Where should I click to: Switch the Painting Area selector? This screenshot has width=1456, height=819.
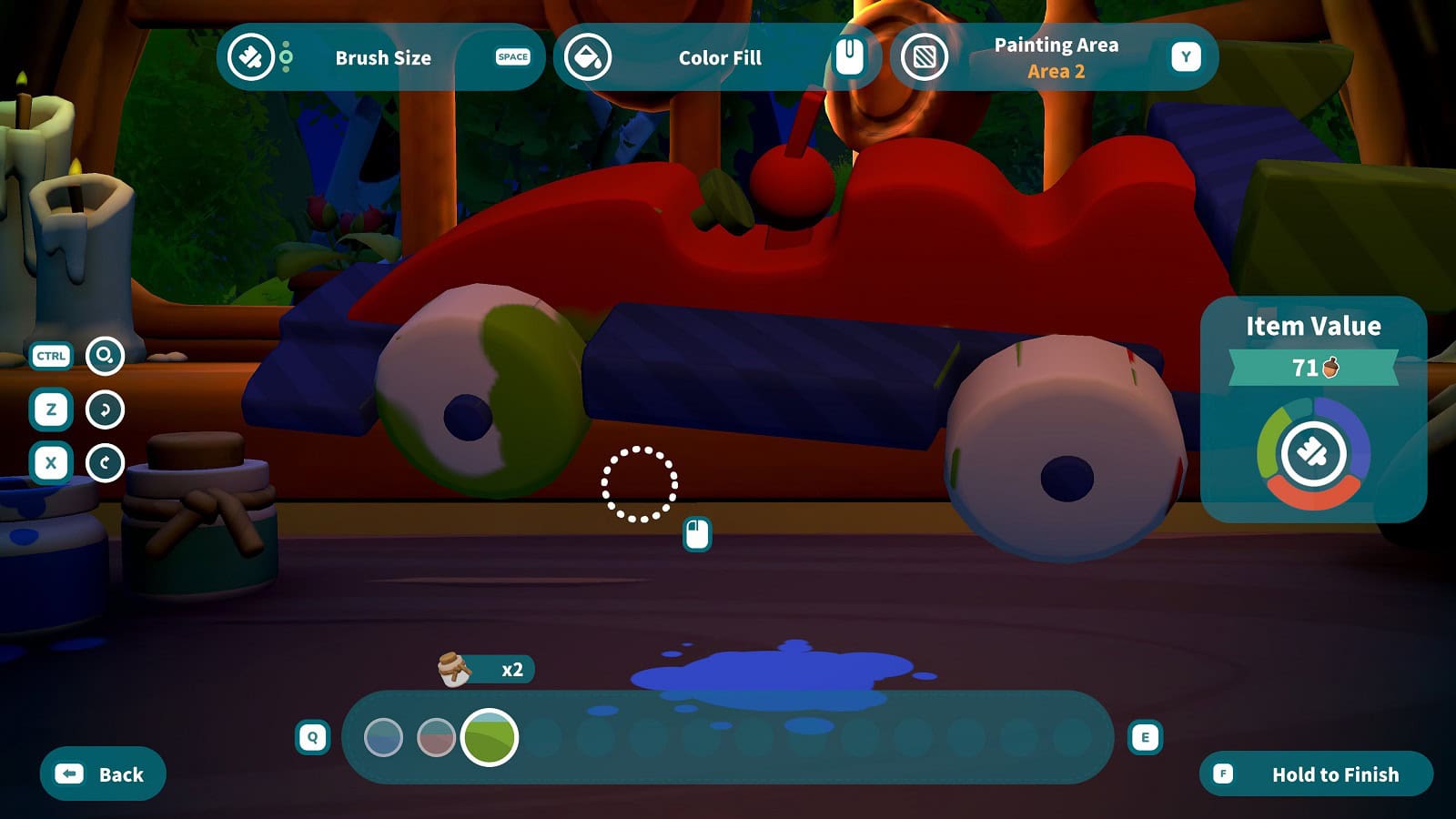click(x=1054, y=57)
